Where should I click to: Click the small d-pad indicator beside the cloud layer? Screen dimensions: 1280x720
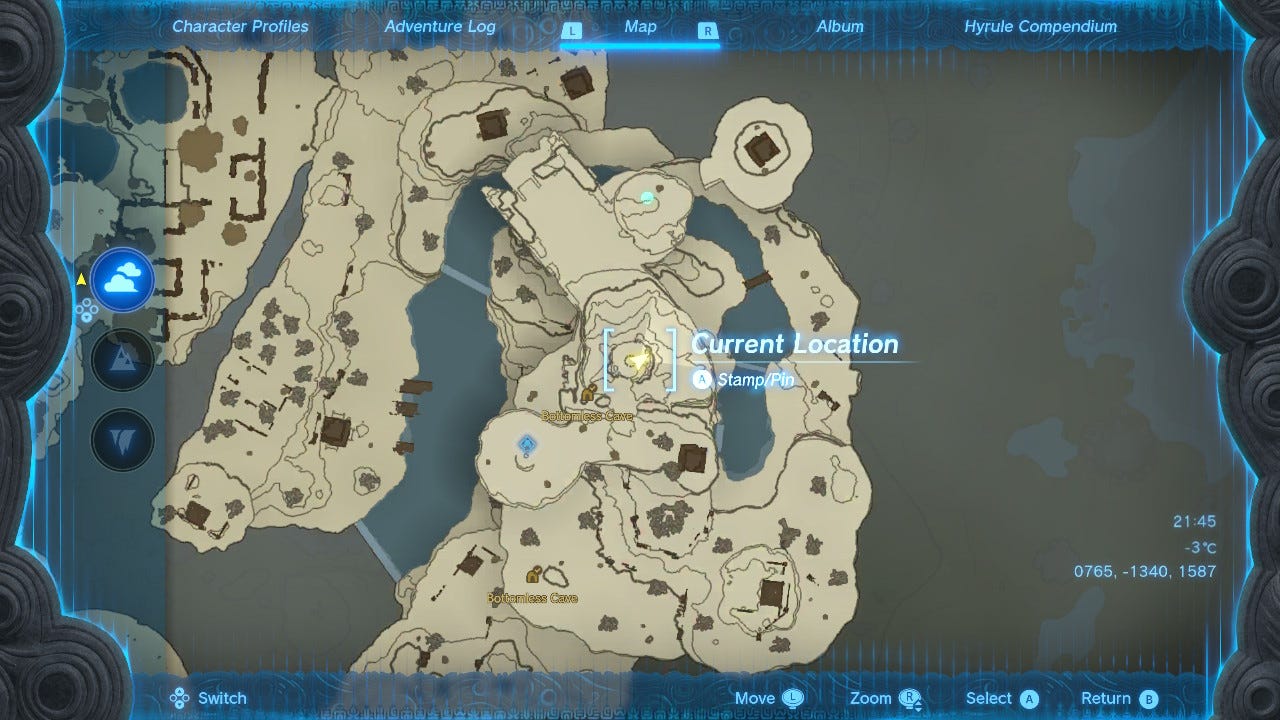(x=88, y=311)
